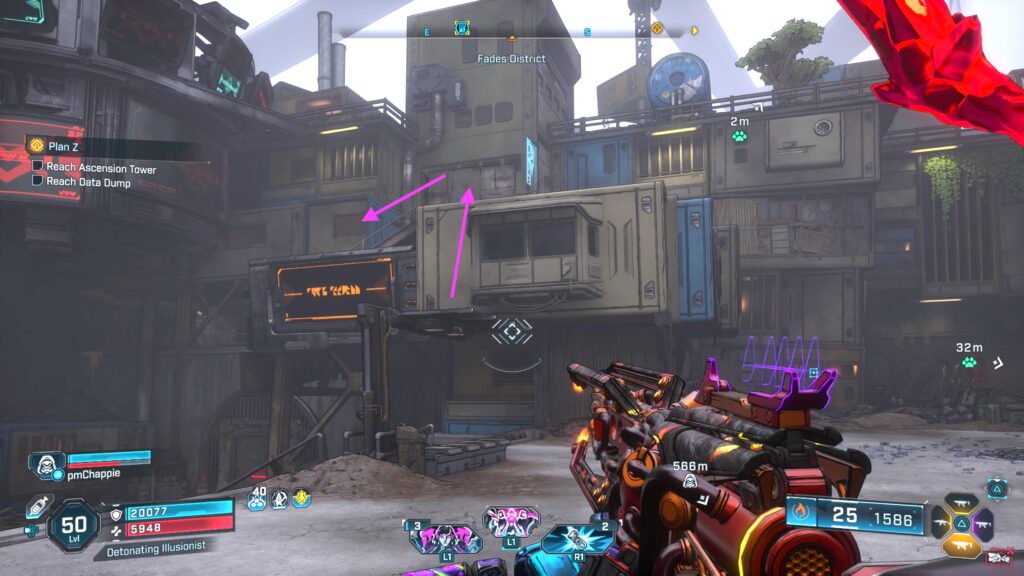Open the level 50 character badge
1024x576 pixels.
[73, 525]
